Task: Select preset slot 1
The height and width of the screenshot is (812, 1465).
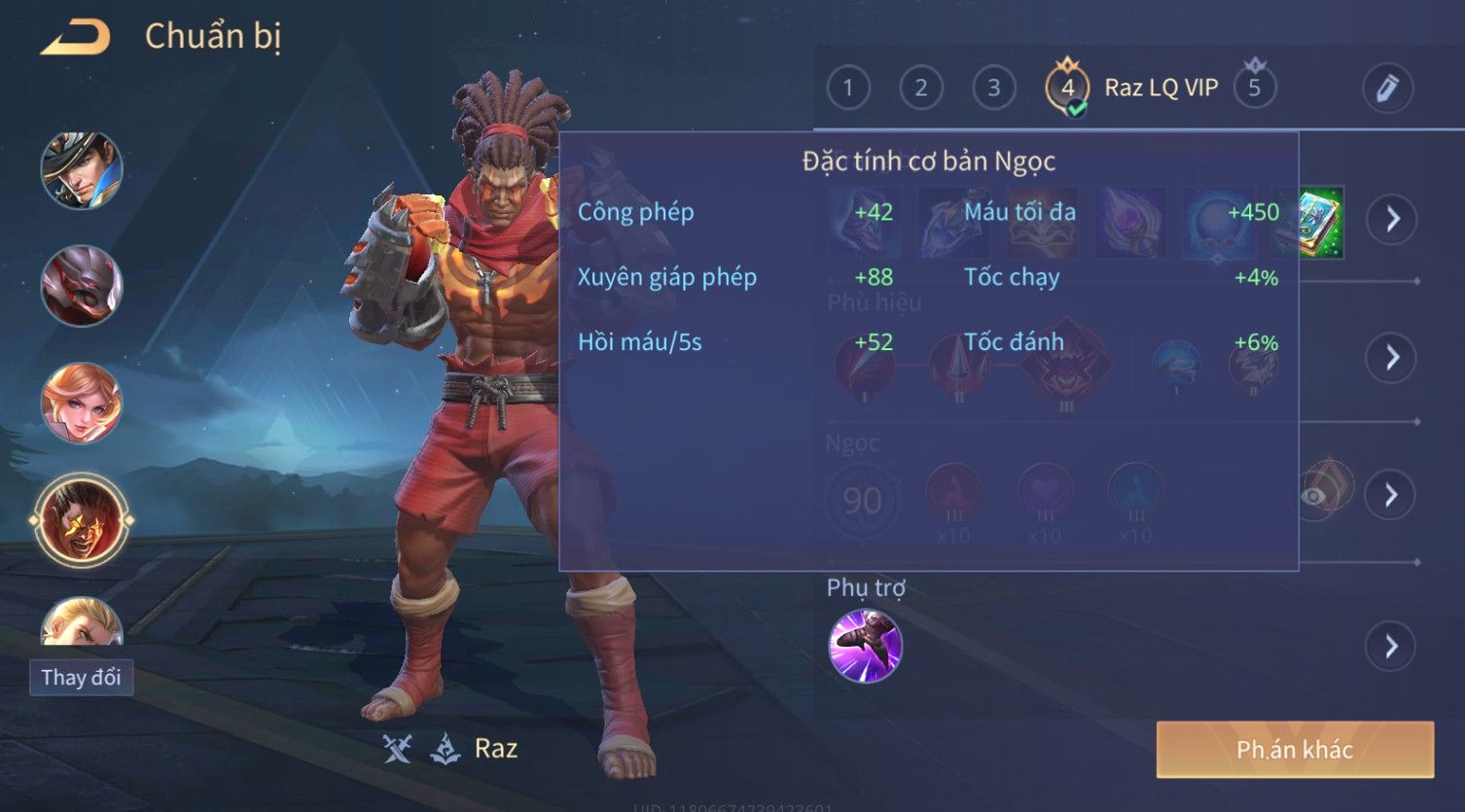Action: click(x=847, y=88)
